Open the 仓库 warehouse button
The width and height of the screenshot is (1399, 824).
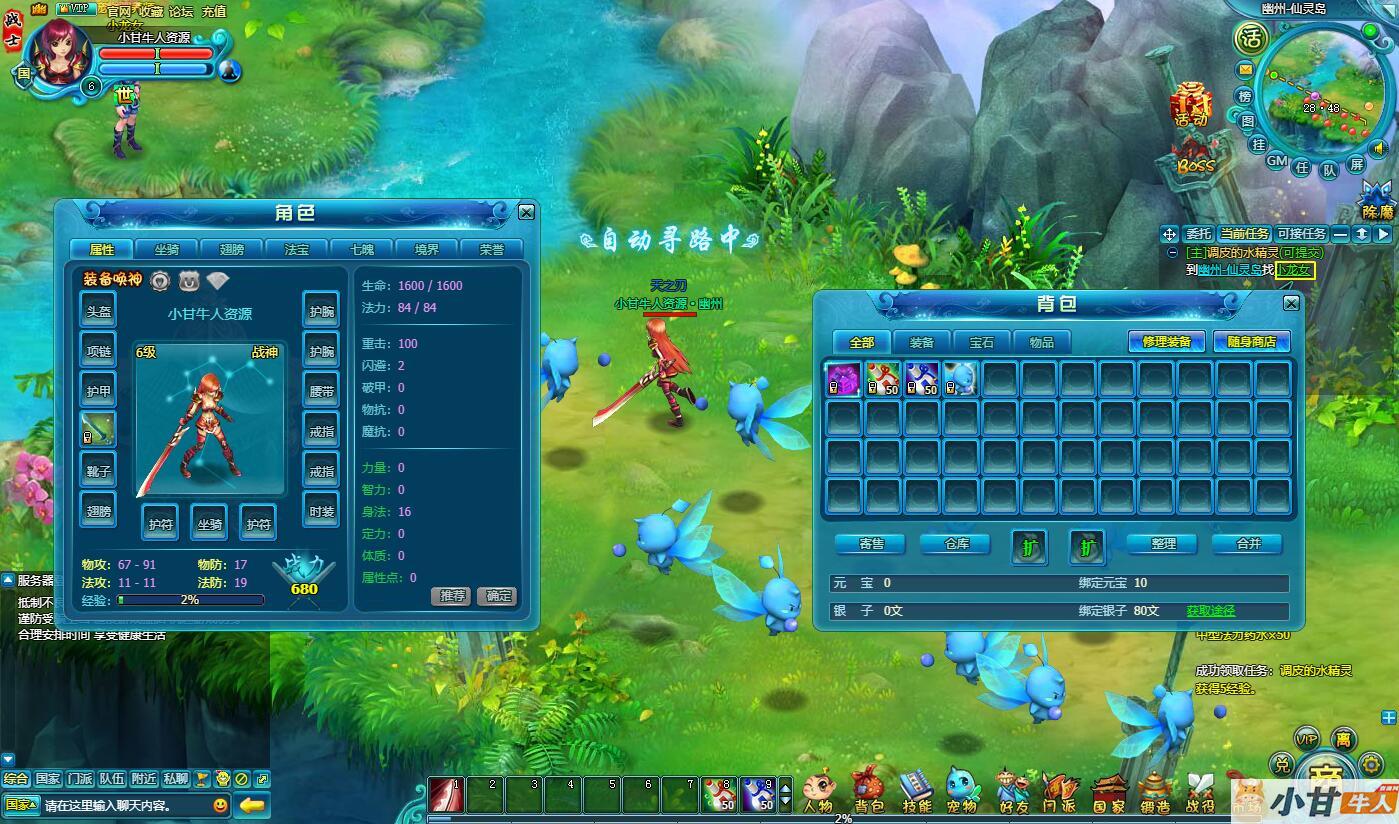pyautogui.click(x=957, y=544)
